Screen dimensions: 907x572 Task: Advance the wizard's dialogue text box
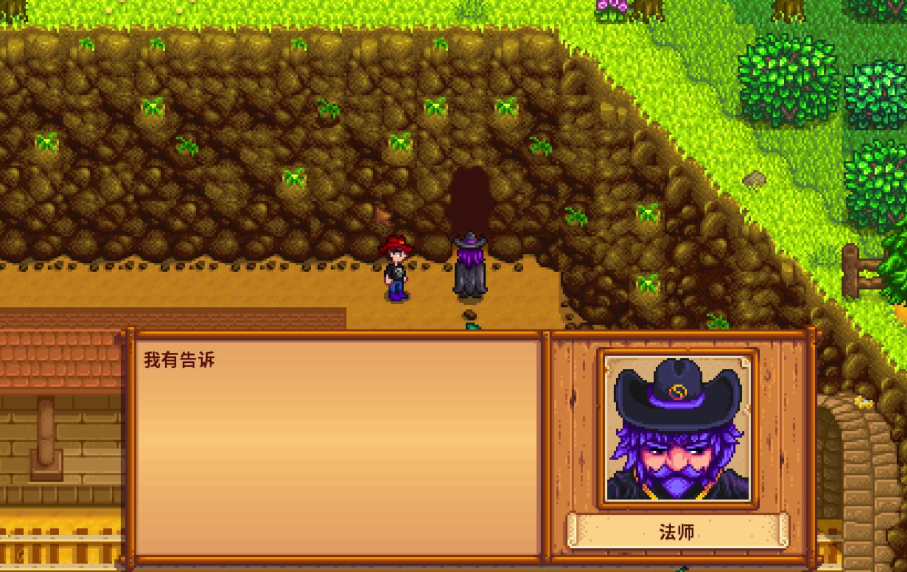[337, 445]
